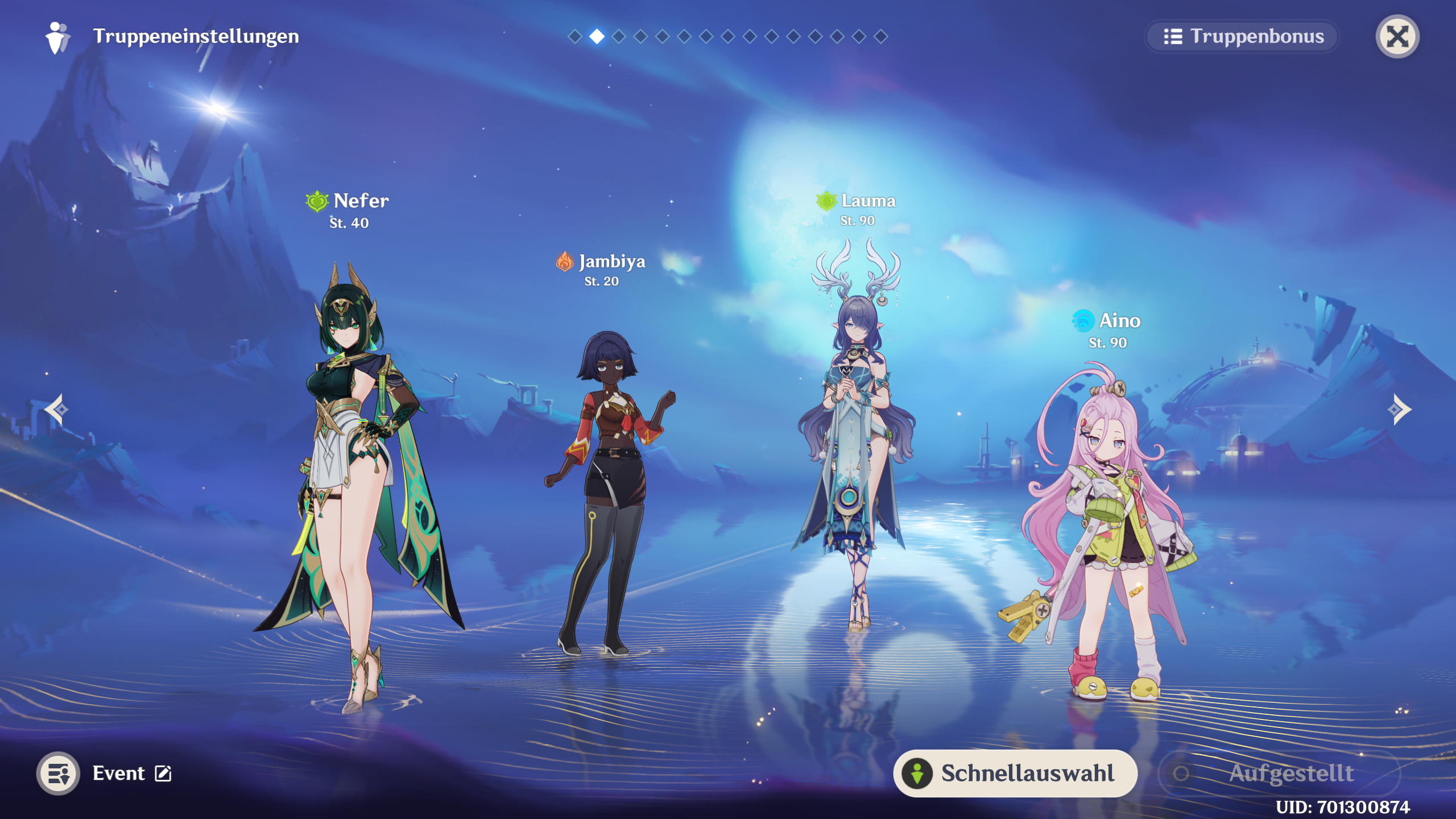Image resolution: width=1456 pixels, height=819 pixels.
Task: Open the Truppenbonus list
Action: pos(1242,36)
